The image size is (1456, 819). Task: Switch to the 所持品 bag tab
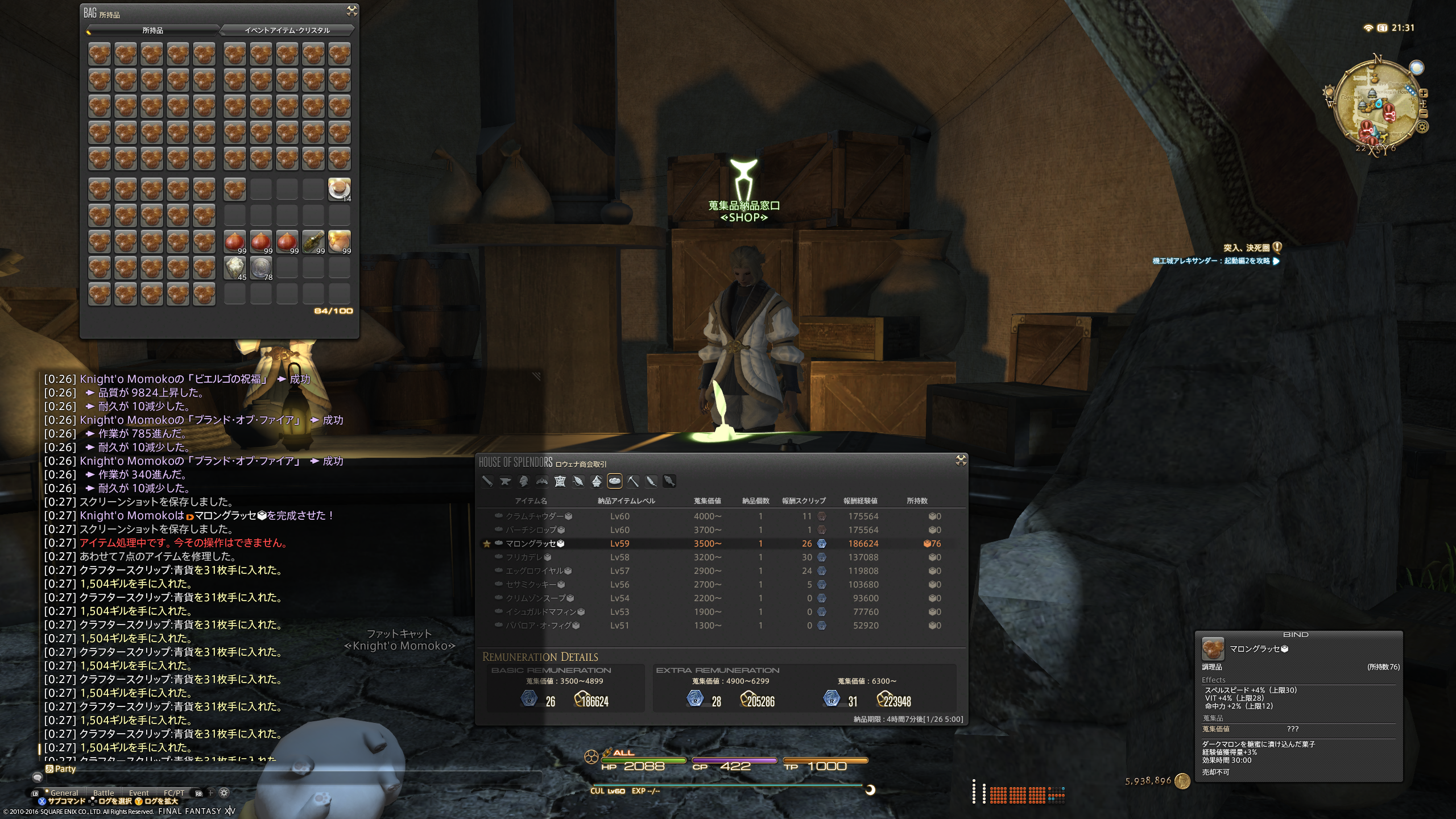point(152,30)
